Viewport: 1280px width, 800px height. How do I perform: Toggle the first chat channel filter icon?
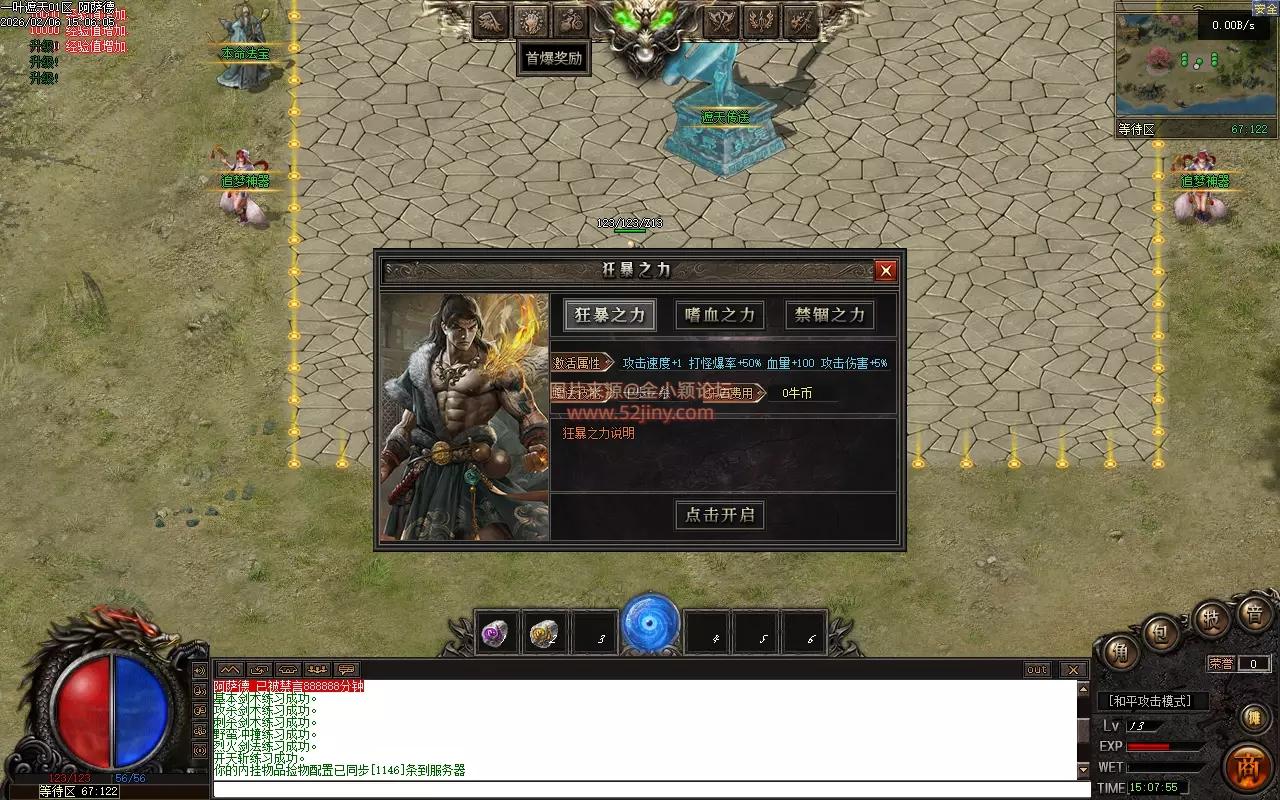(232, 670)
